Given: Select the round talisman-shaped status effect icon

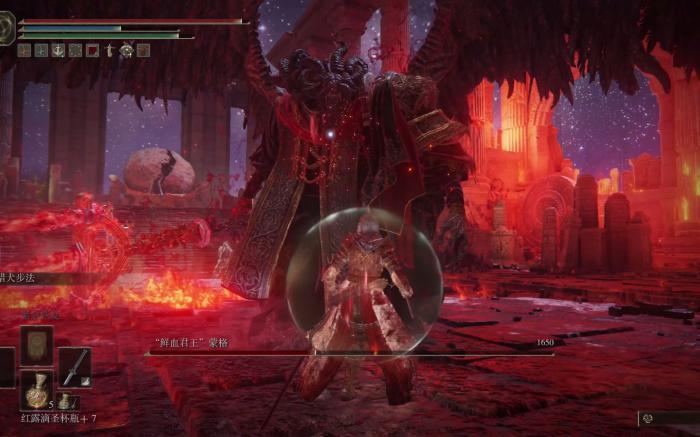Looking at the screenshot, I should 127,50.
